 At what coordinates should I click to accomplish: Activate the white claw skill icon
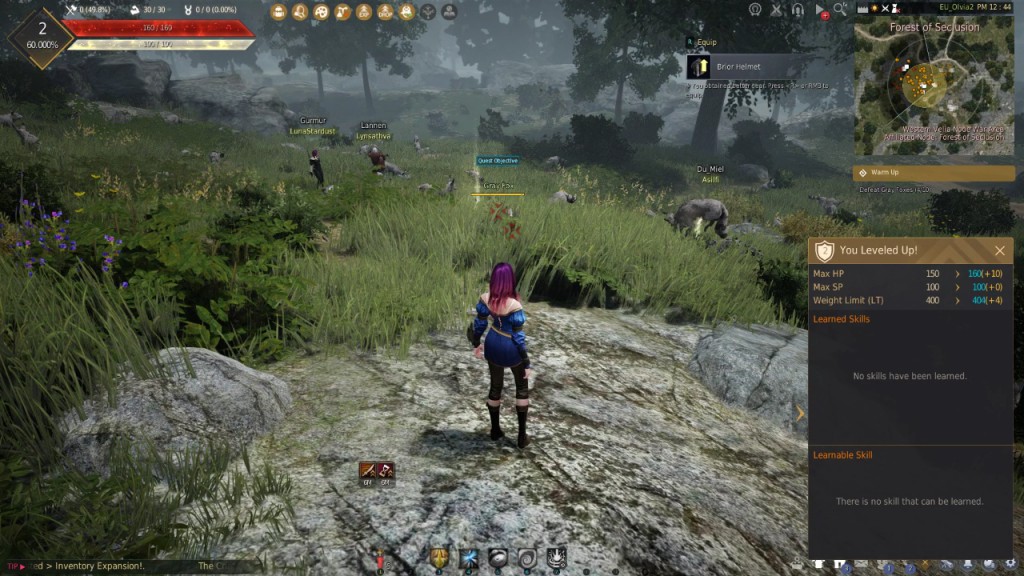click(557, 557)
